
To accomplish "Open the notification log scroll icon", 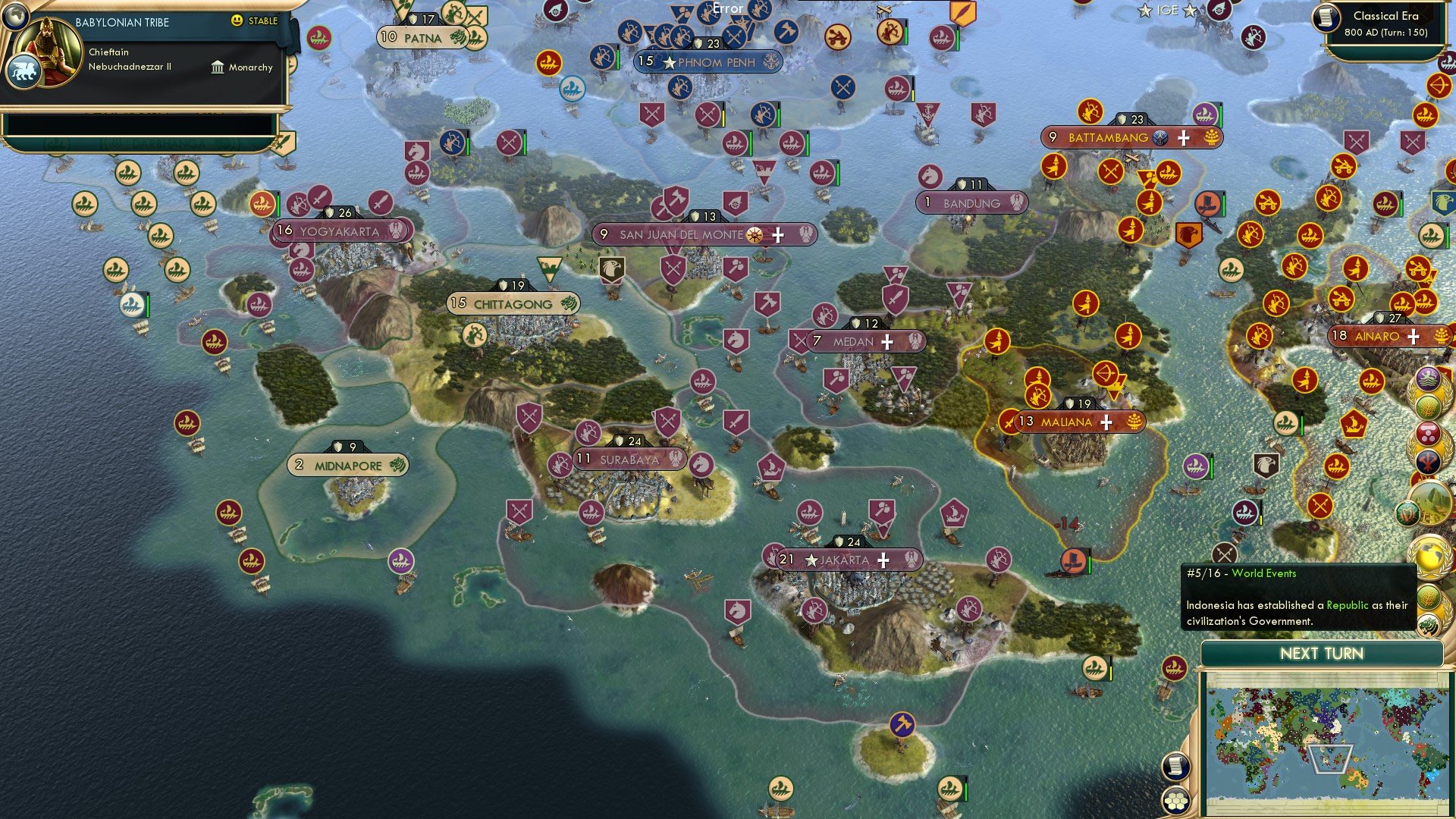I will click(x=1176, y=767).
